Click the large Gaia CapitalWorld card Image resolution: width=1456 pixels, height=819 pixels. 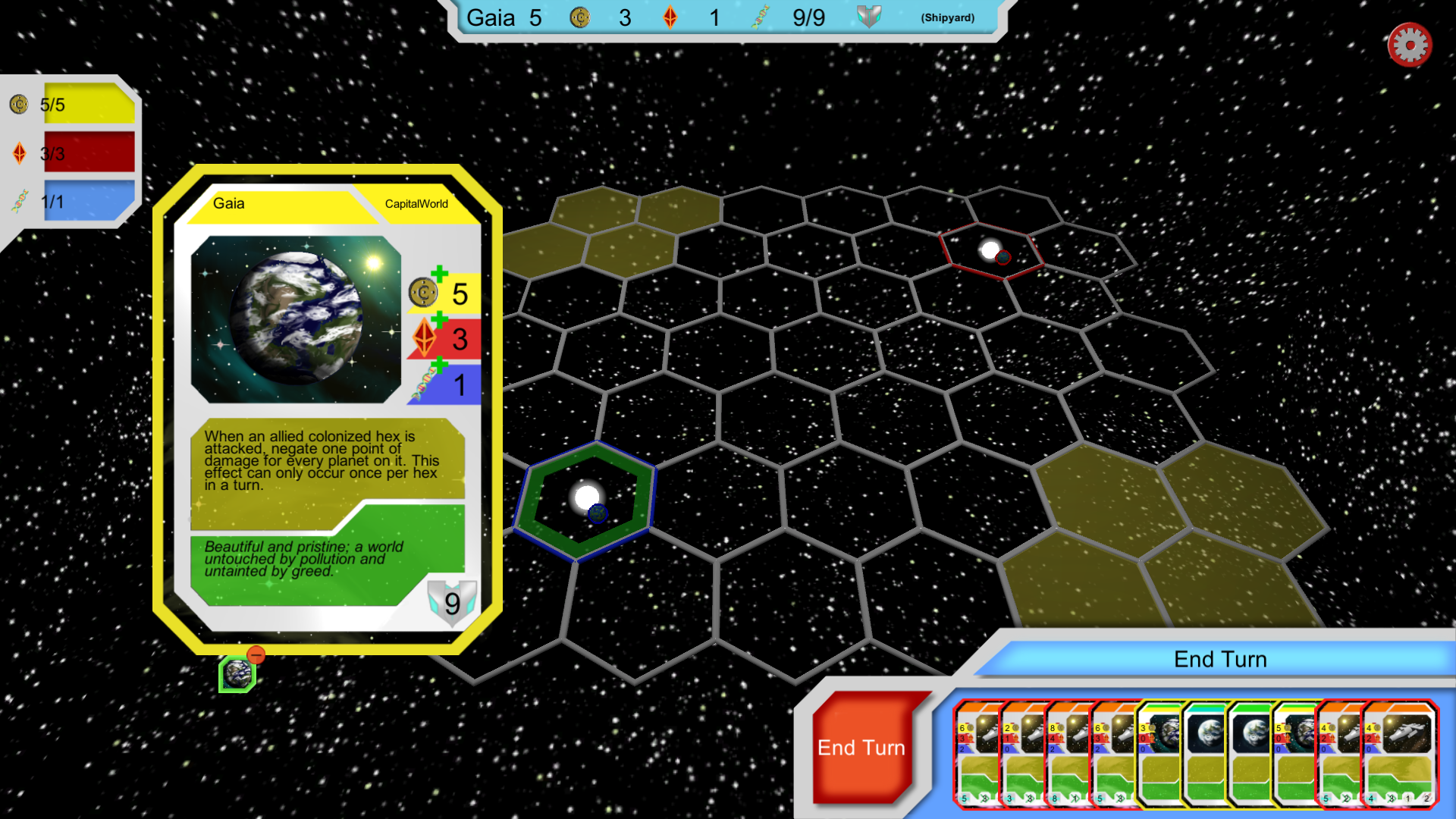[328, 409]
